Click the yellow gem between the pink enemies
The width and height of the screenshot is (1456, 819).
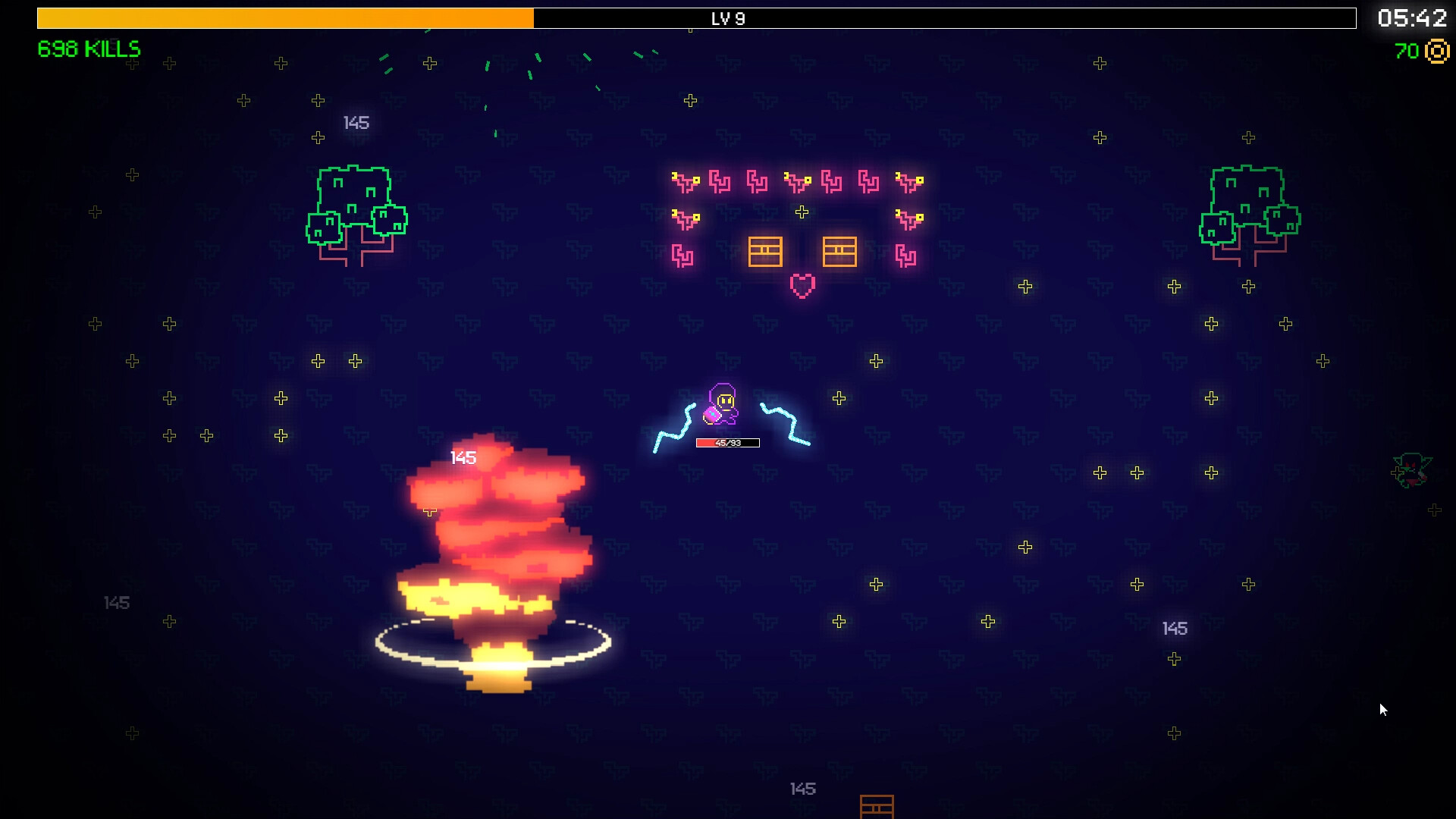[x=802, y=212]
